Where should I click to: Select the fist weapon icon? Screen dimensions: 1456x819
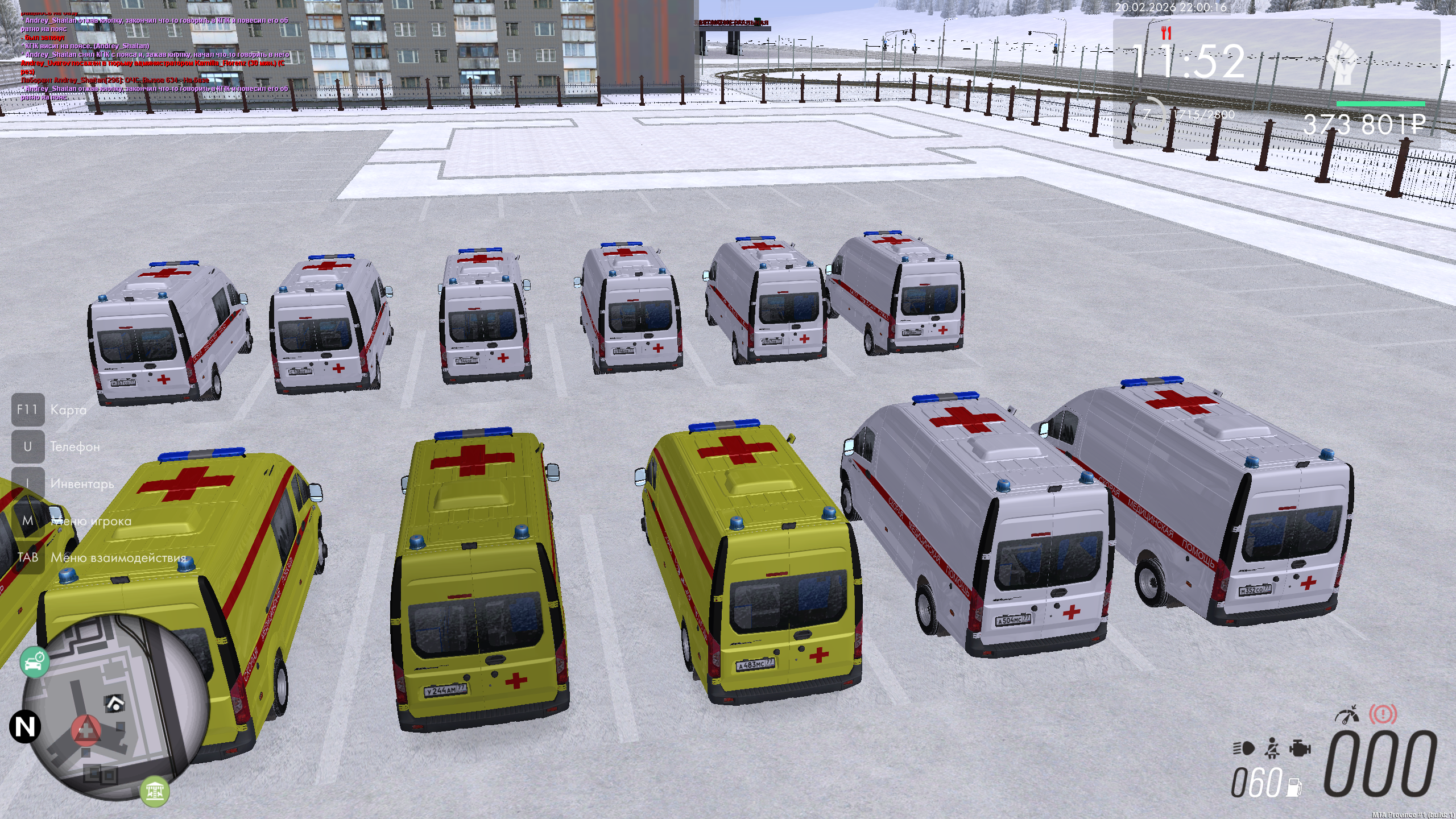coord(1343,63)
